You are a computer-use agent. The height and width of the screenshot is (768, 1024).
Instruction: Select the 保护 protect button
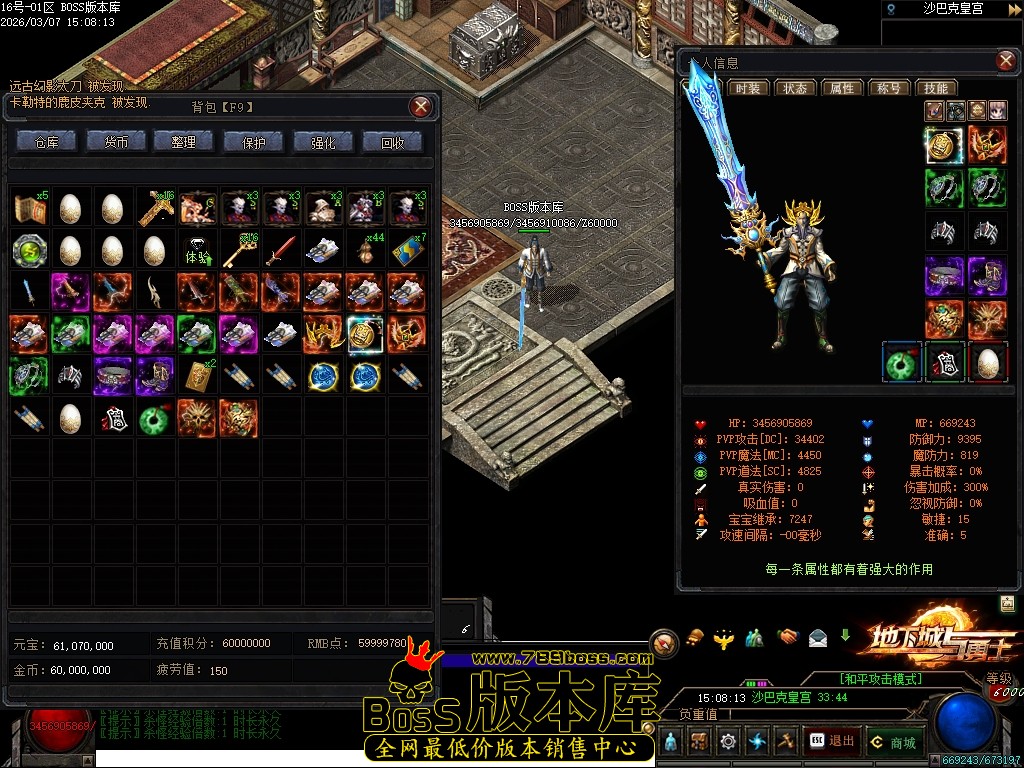coord(254,142)
